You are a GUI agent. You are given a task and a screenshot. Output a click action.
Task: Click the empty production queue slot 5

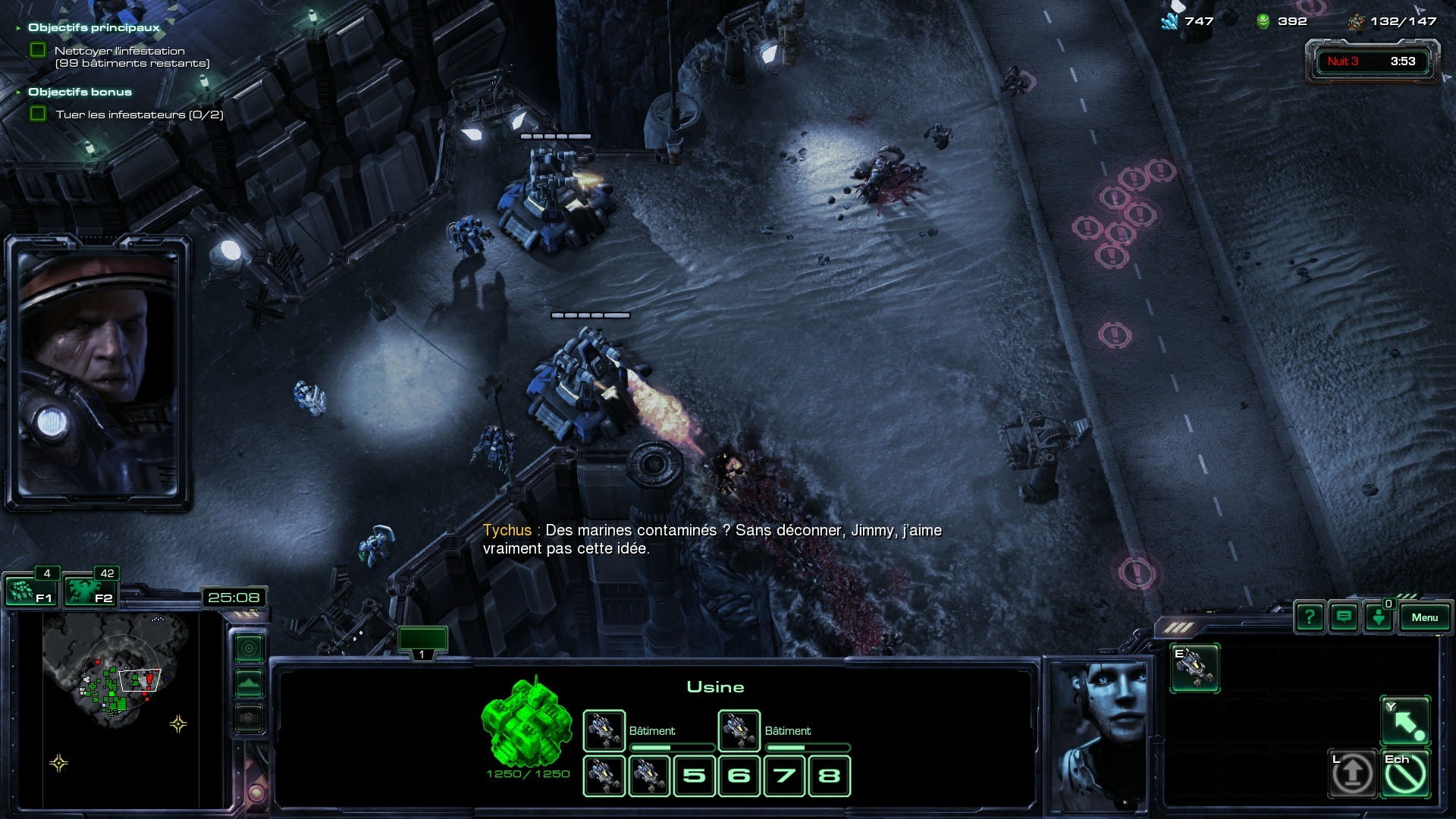click(694, 775)
